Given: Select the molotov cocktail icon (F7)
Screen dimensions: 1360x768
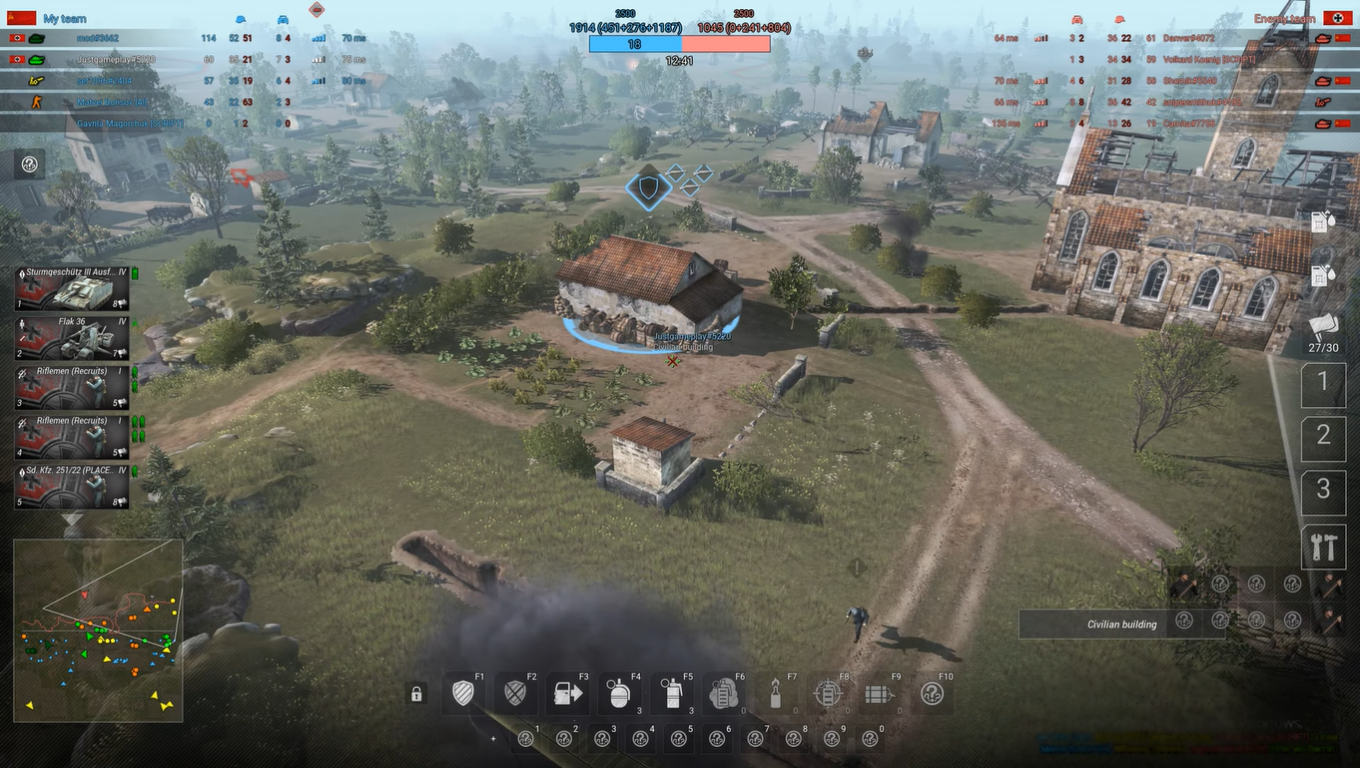Looking at the screenshot, I should click(776, 692).
